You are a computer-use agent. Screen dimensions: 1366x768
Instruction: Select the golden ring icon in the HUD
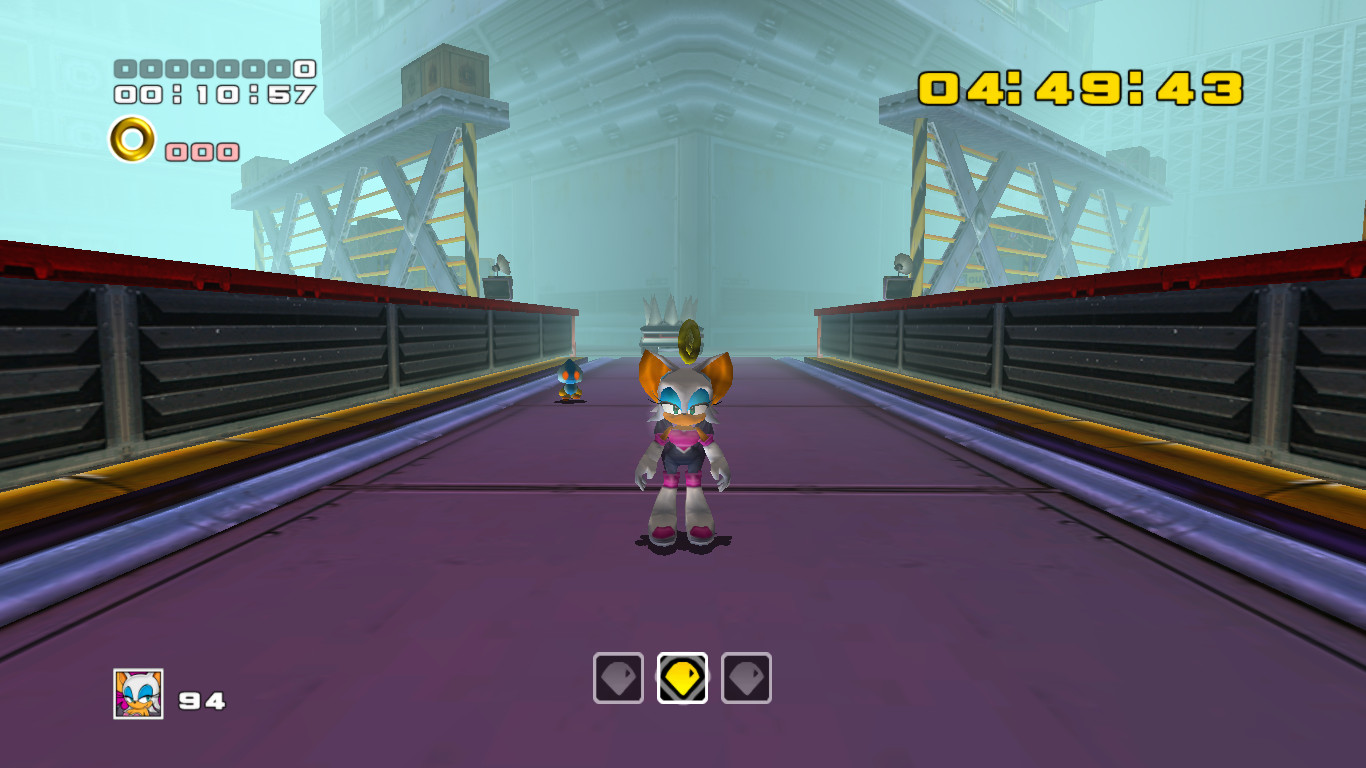130,140
